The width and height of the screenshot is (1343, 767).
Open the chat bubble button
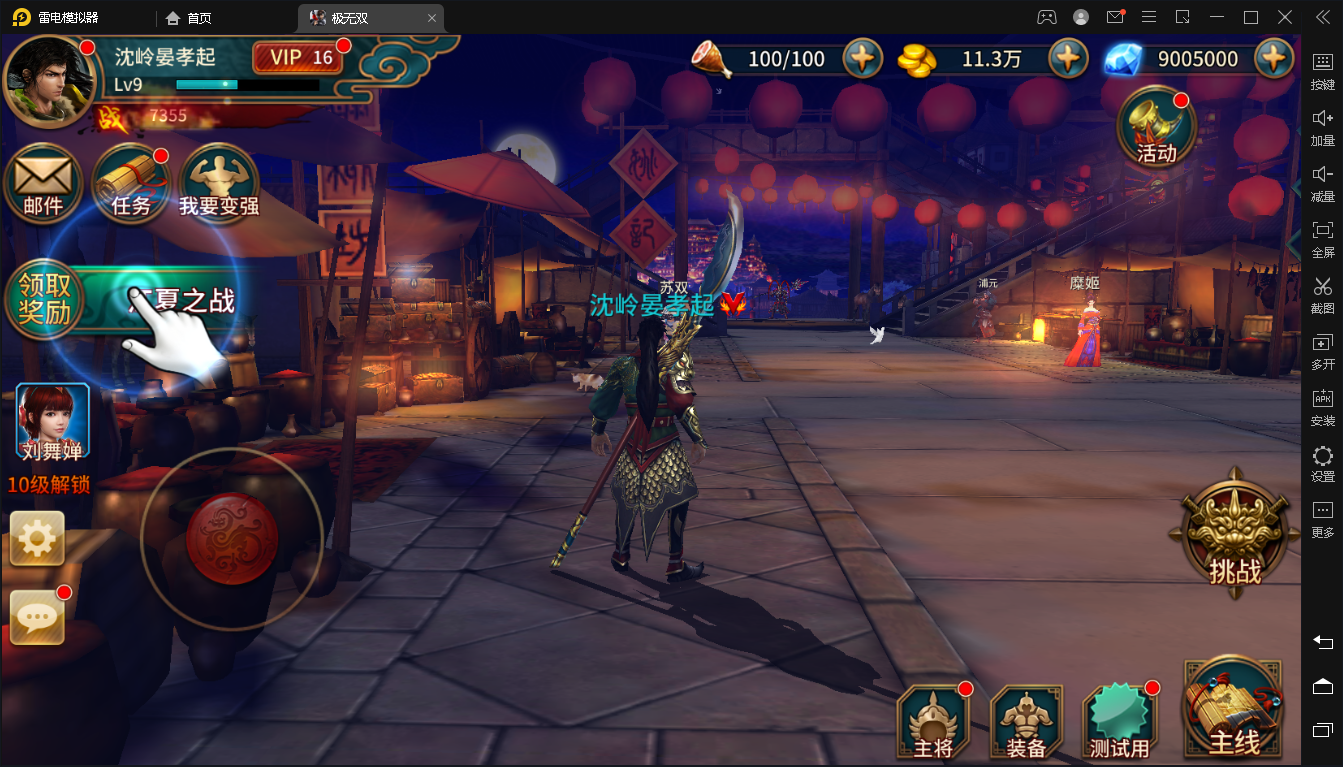coord(37,618)
